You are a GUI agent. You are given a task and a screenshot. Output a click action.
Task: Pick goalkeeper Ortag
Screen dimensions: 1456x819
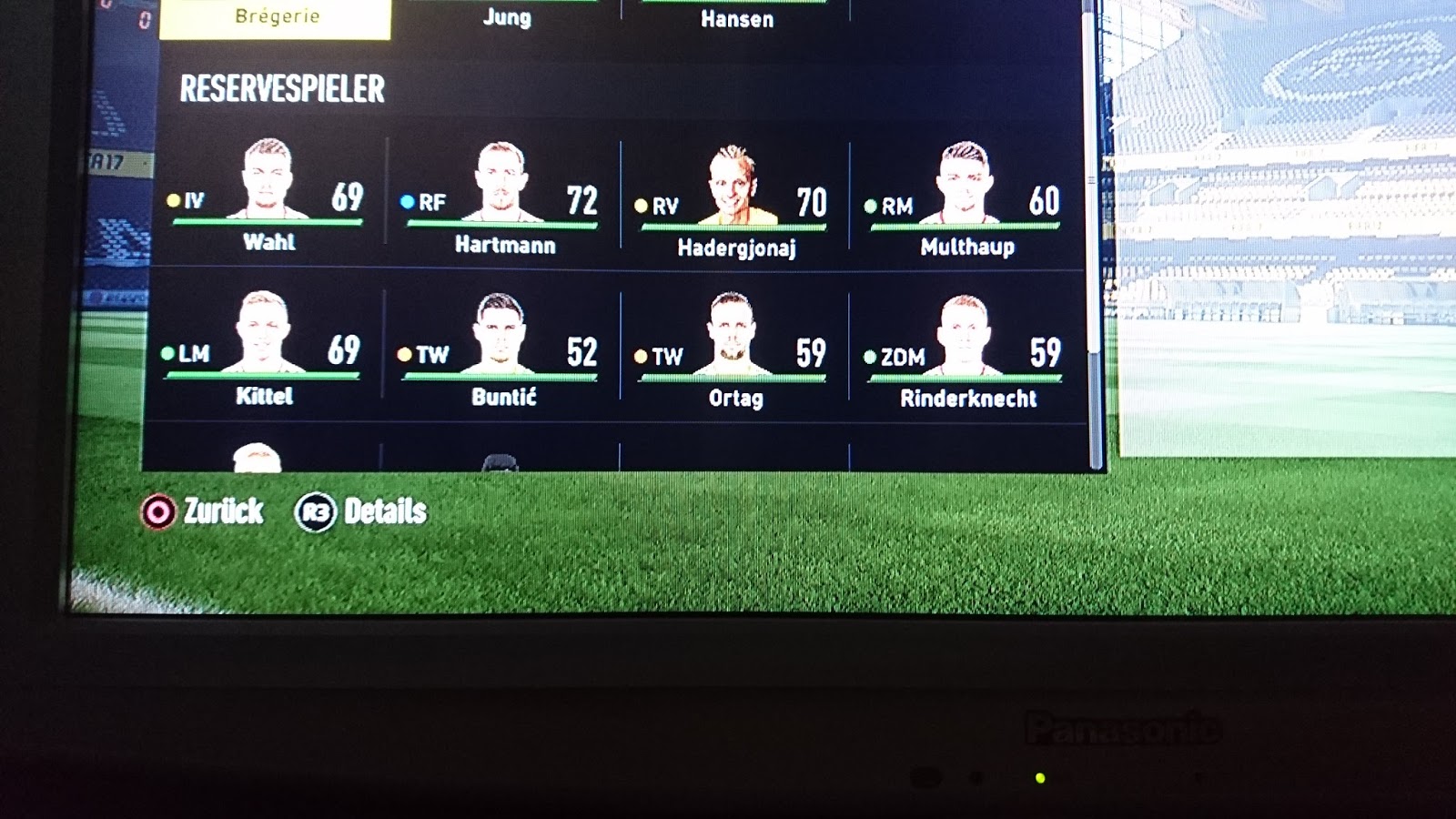[733, 357]
